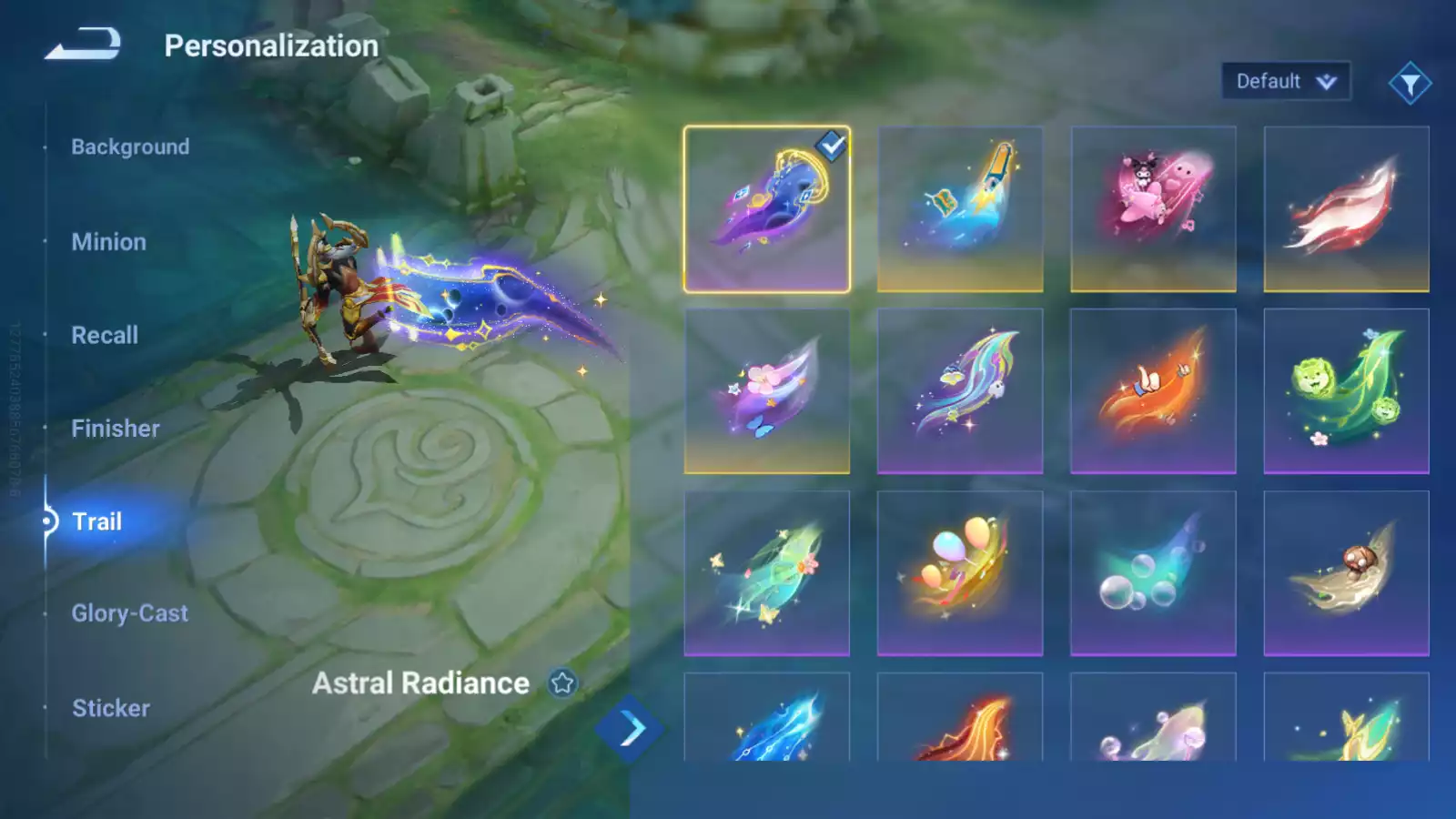Go back using the return arrow
Image resolution: width=1456 pixels, height=819 pixels.
83,44
